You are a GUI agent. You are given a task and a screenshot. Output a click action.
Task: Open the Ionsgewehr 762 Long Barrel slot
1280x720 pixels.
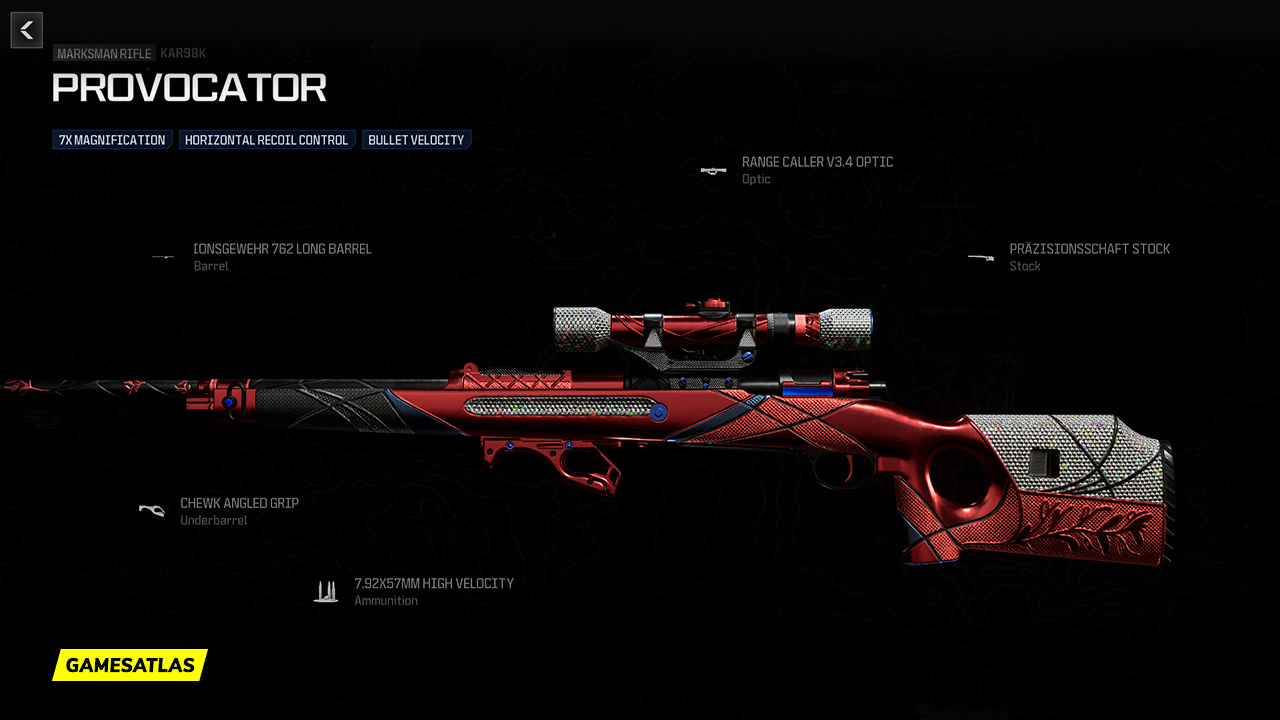pyautogui.click(x=281, y=249)
